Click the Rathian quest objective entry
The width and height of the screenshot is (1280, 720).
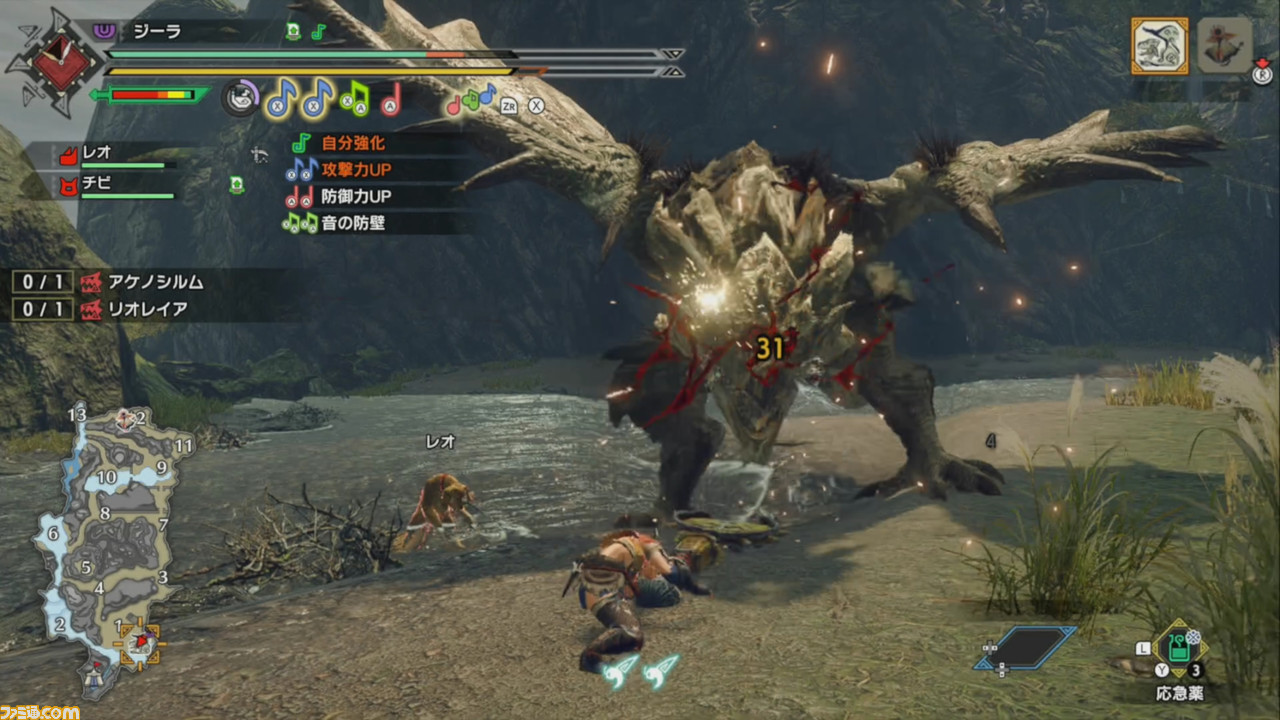click(x=108, y=309)
